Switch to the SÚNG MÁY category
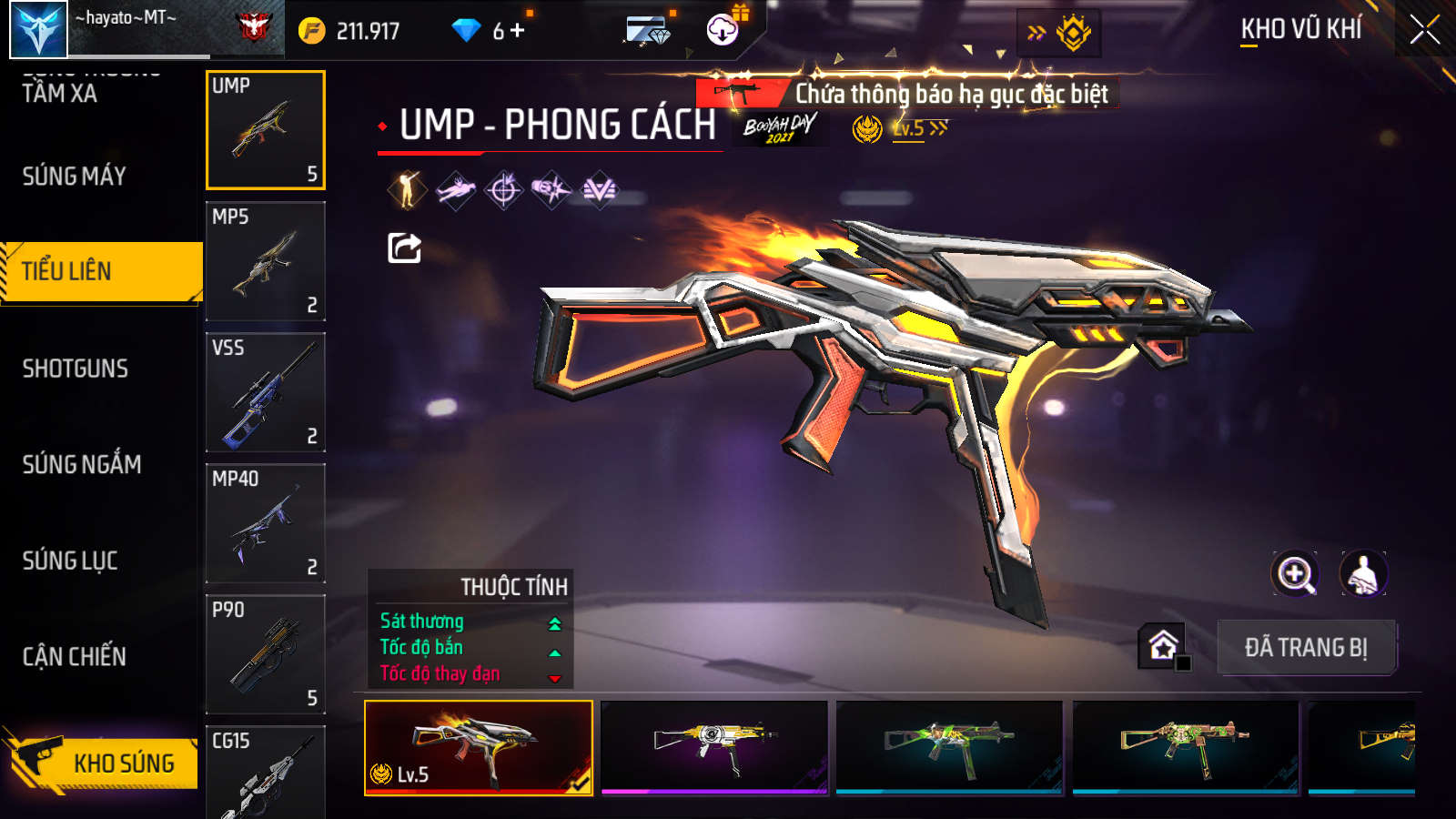 pos(75,176)
